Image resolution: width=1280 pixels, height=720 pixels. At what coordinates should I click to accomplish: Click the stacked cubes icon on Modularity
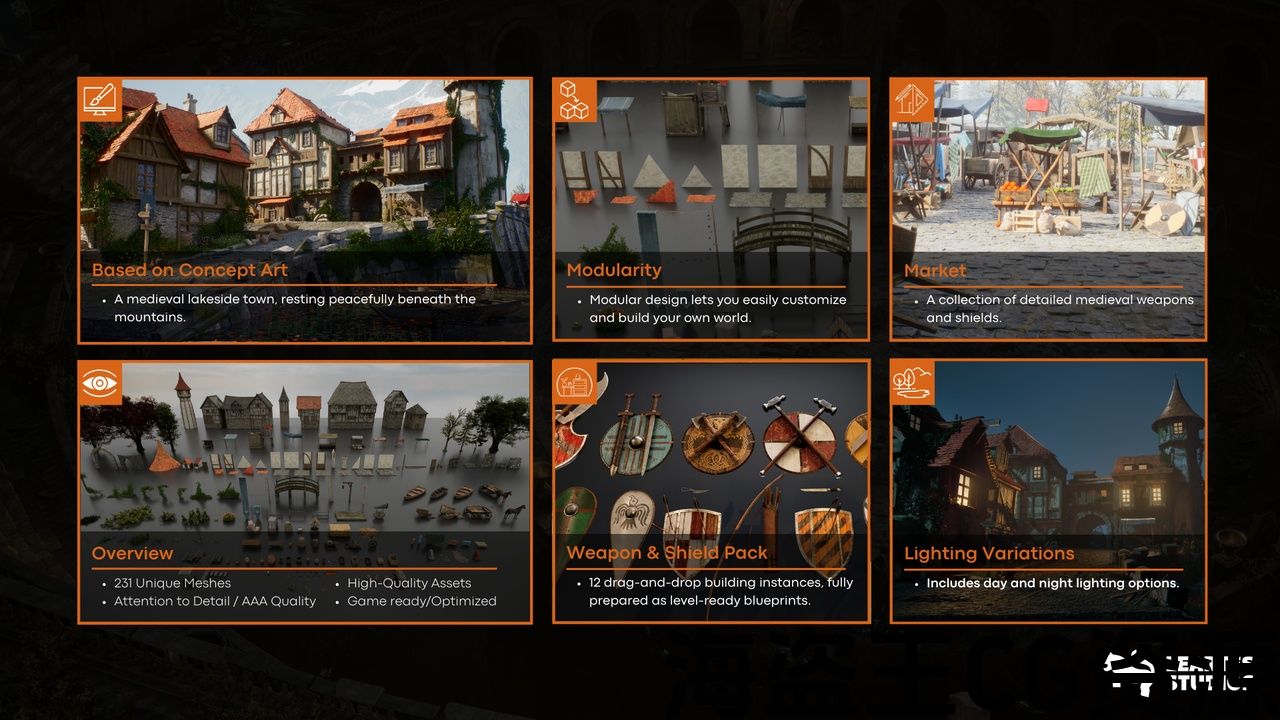click(575, 100)
